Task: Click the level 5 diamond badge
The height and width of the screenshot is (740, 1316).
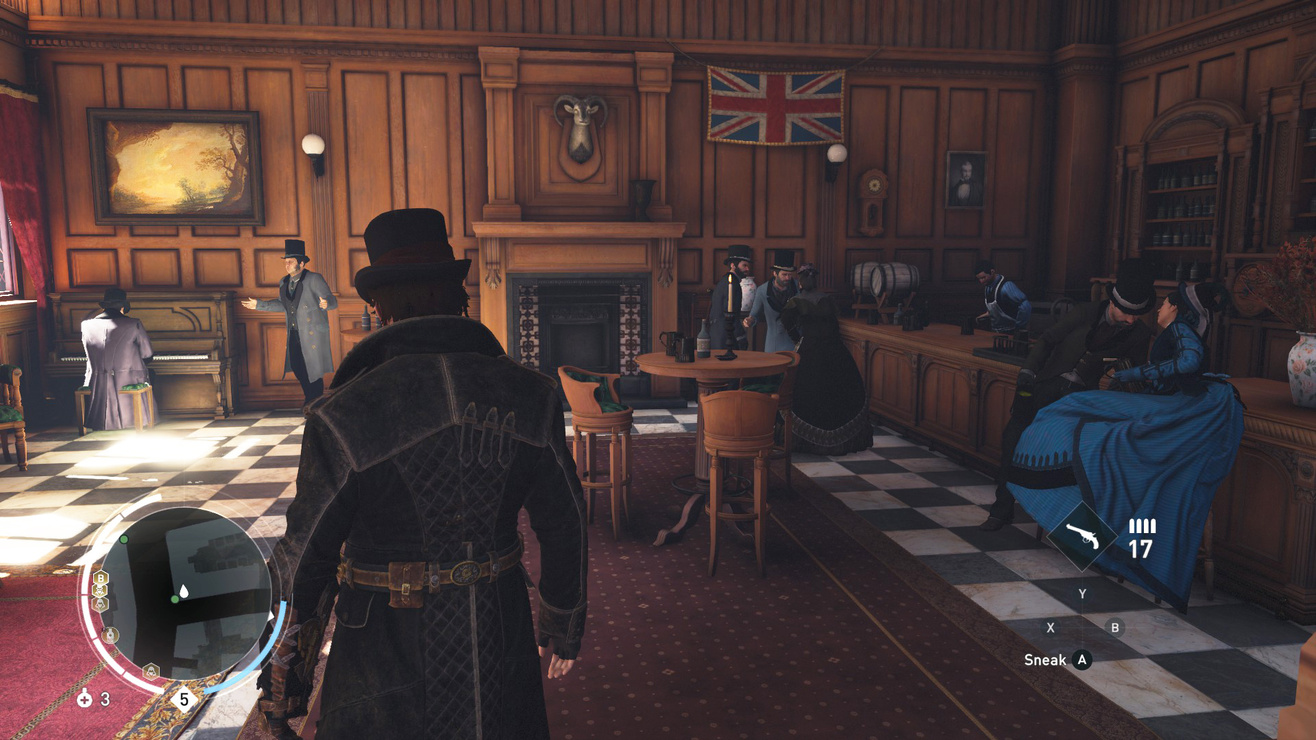Action: pos(183,698)
